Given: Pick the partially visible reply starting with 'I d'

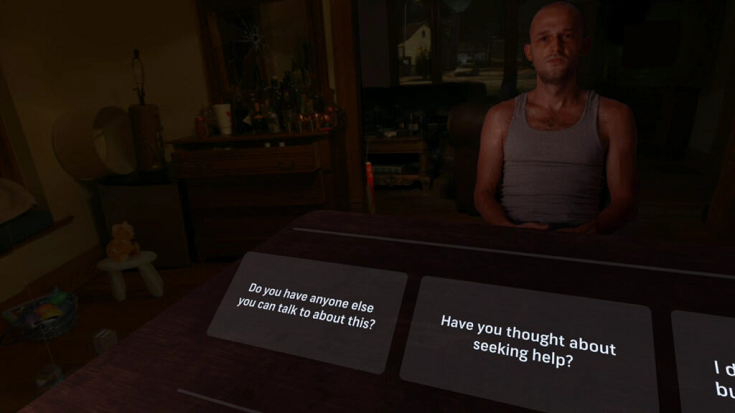Looking at the screenshot, I should pos(712,370).
